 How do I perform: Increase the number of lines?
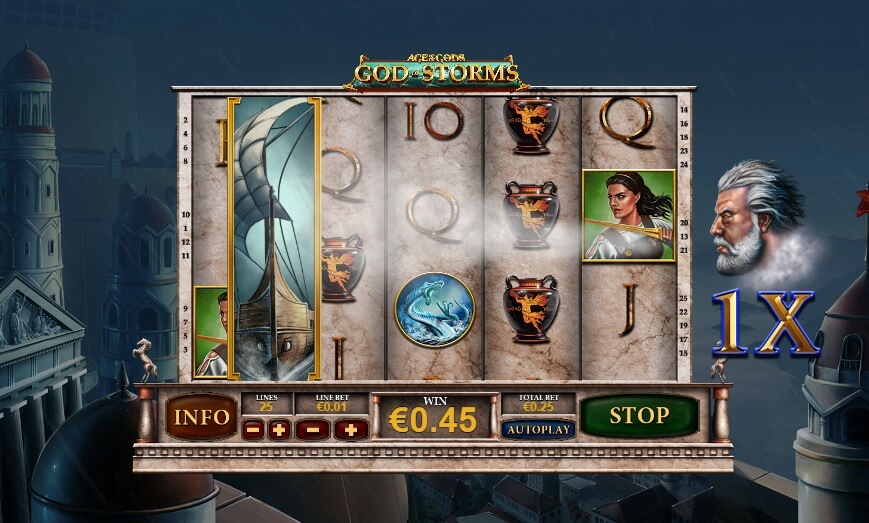coord(279,429)
